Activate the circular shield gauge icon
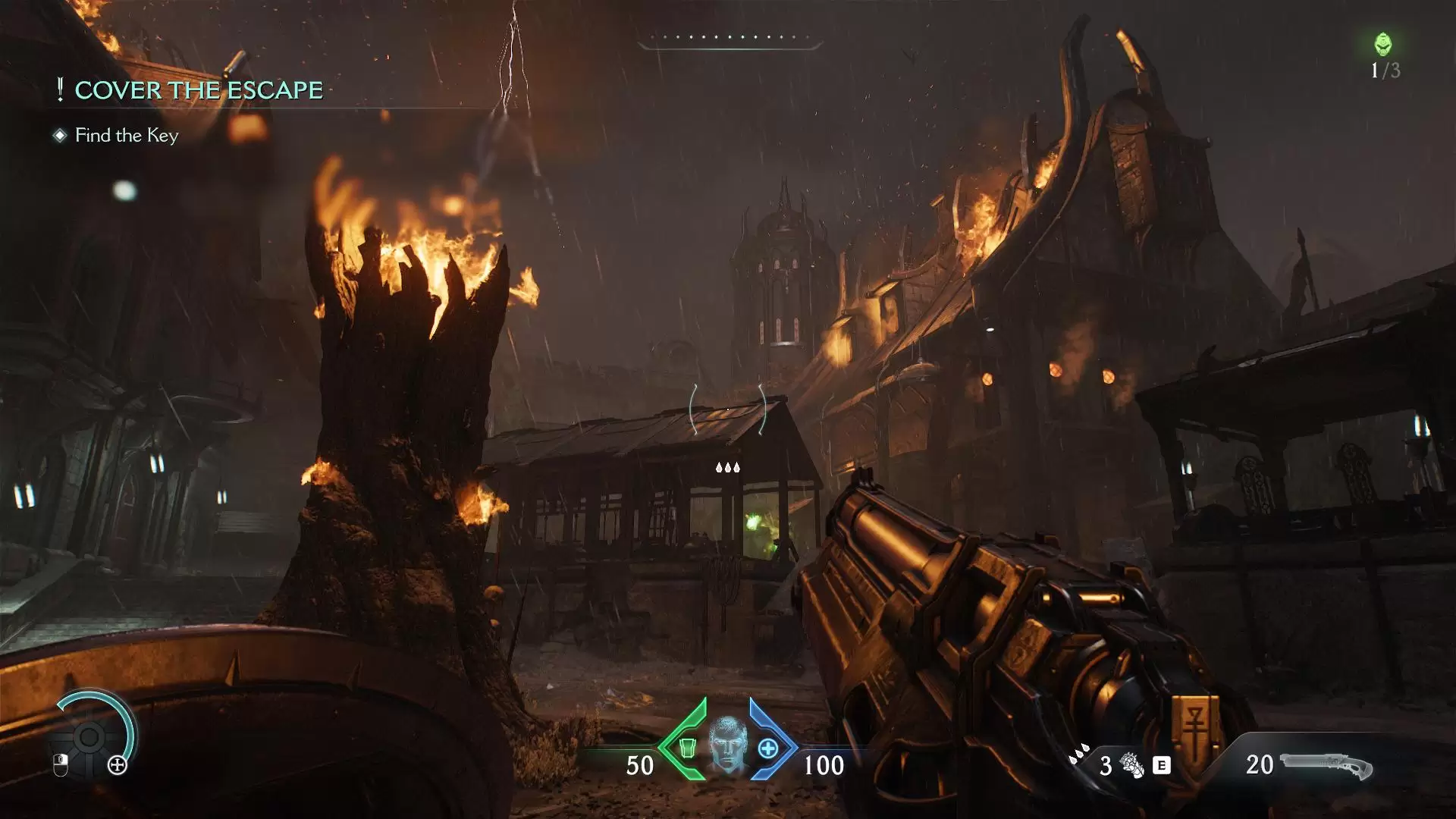 (x=89, y=736)
